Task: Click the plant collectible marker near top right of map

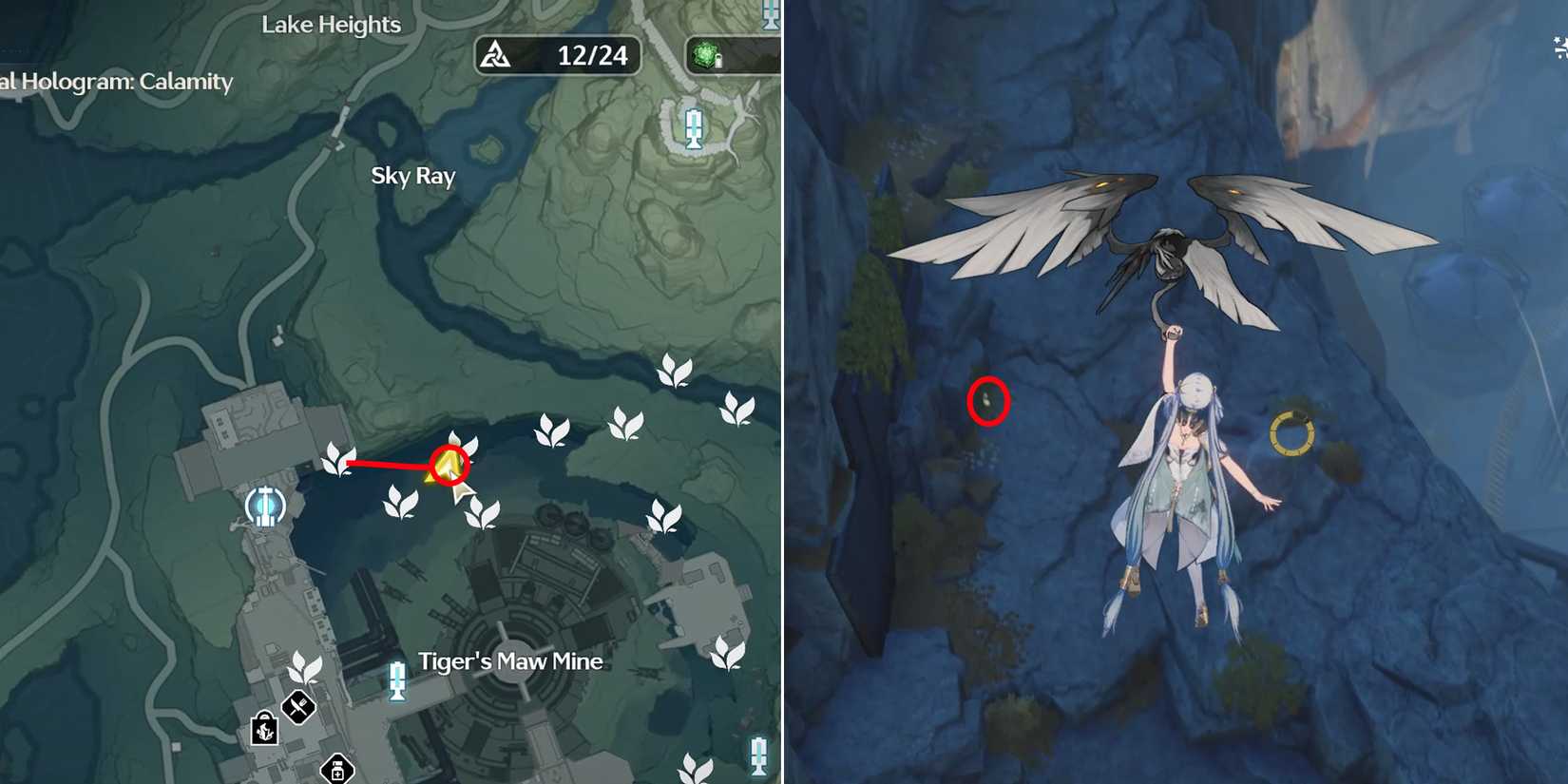Action: click(x=676, y=371)
